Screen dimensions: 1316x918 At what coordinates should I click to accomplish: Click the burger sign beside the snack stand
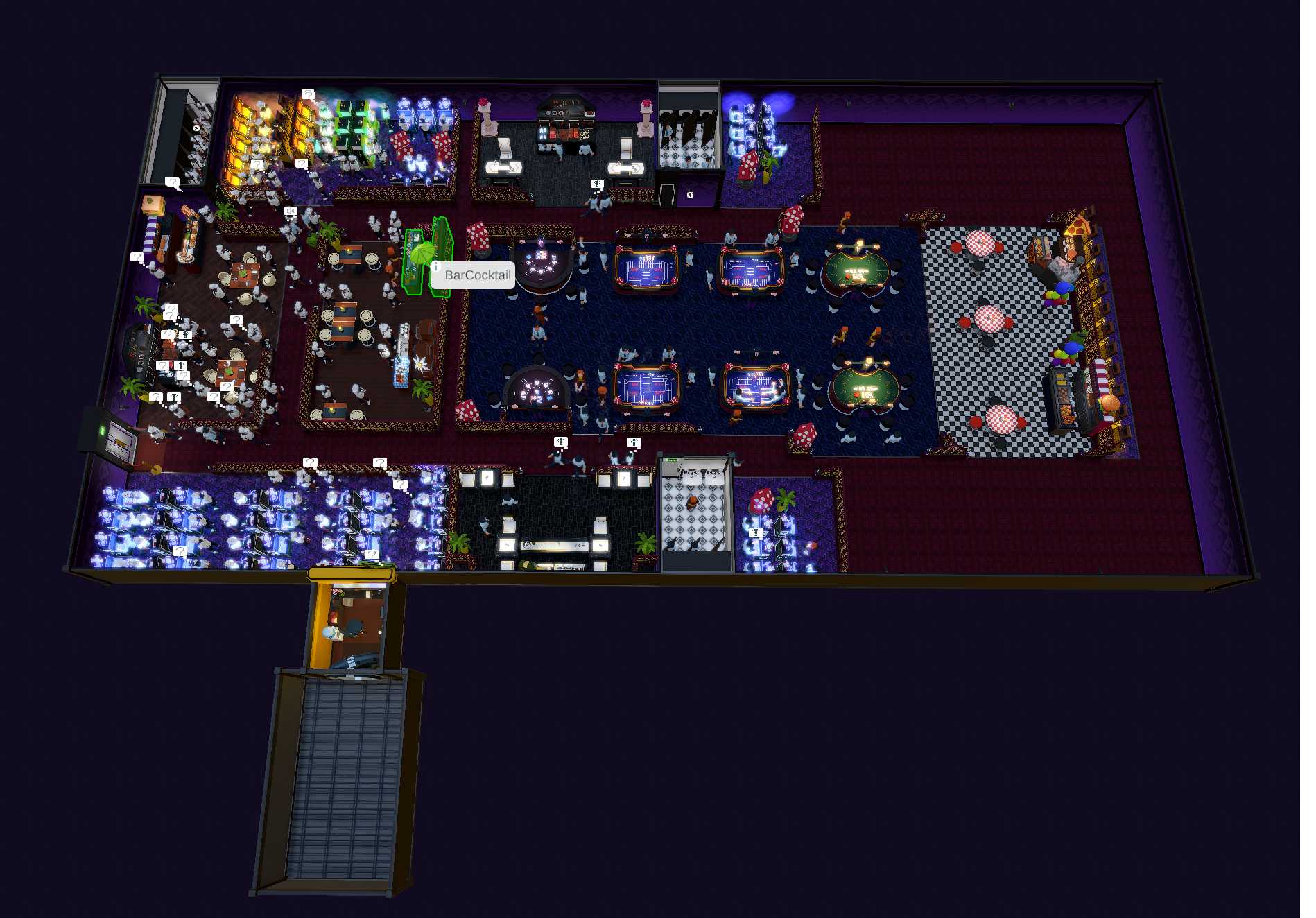(1109, 404)
